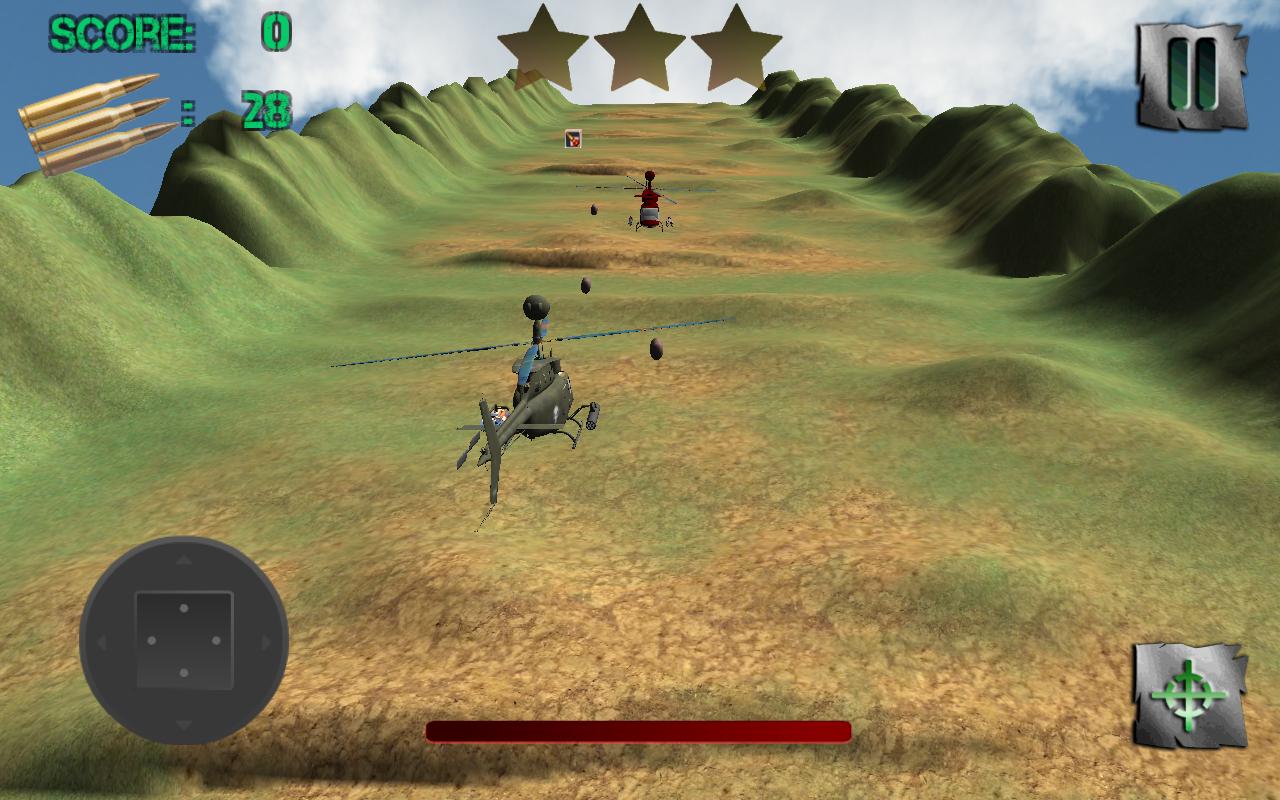1280x800 pixels.
Task: Click the SCORE label
Action: (120, 33)
